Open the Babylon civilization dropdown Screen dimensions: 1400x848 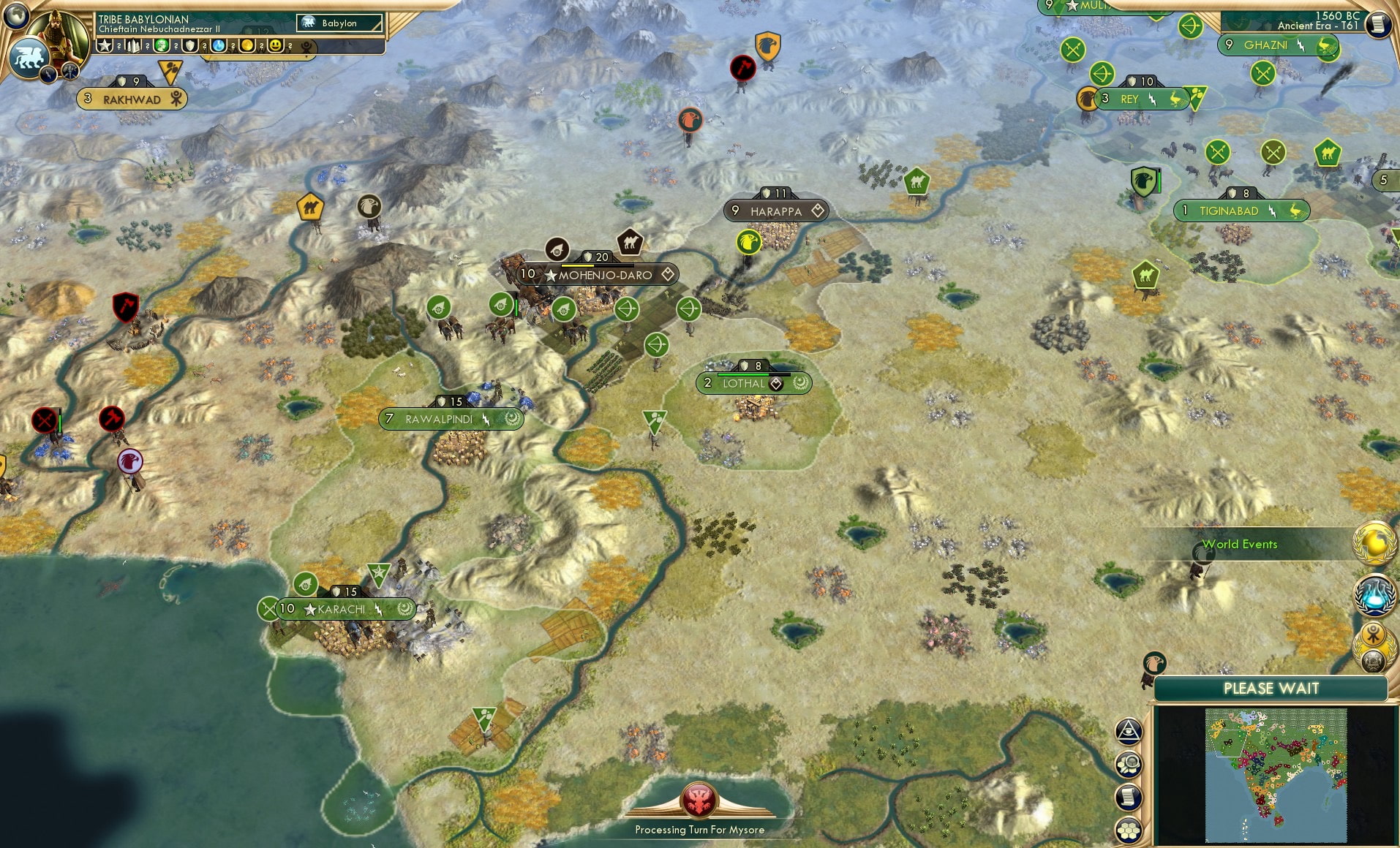click(339, 23)
